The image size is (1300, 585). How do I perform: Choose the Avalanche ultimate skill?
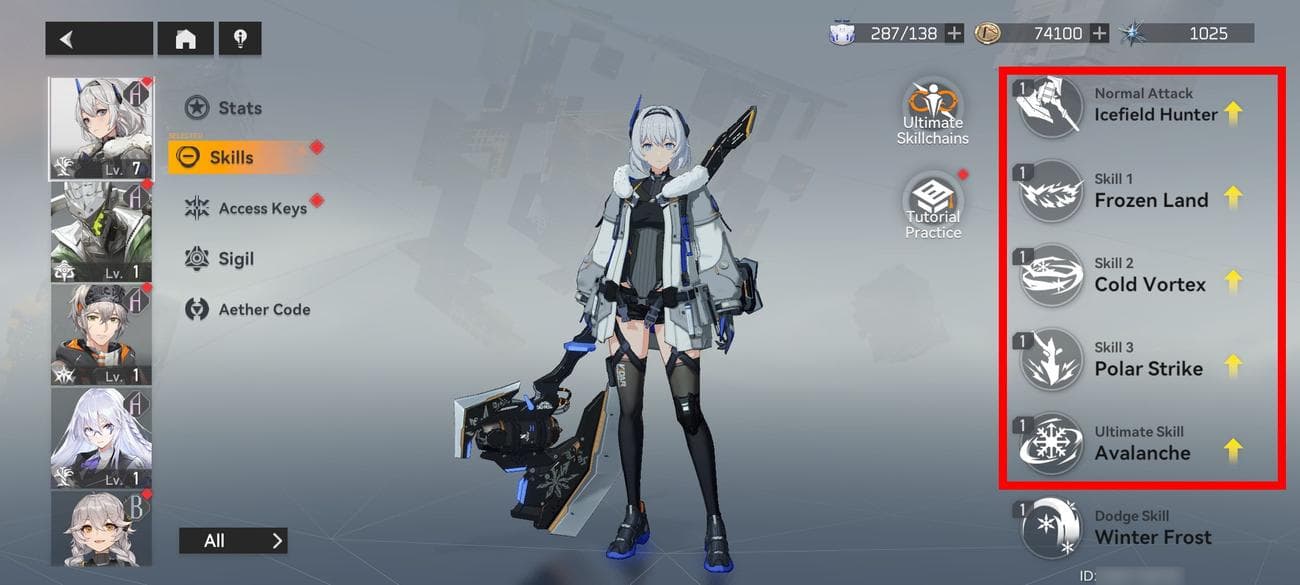tap(1140, 444)
